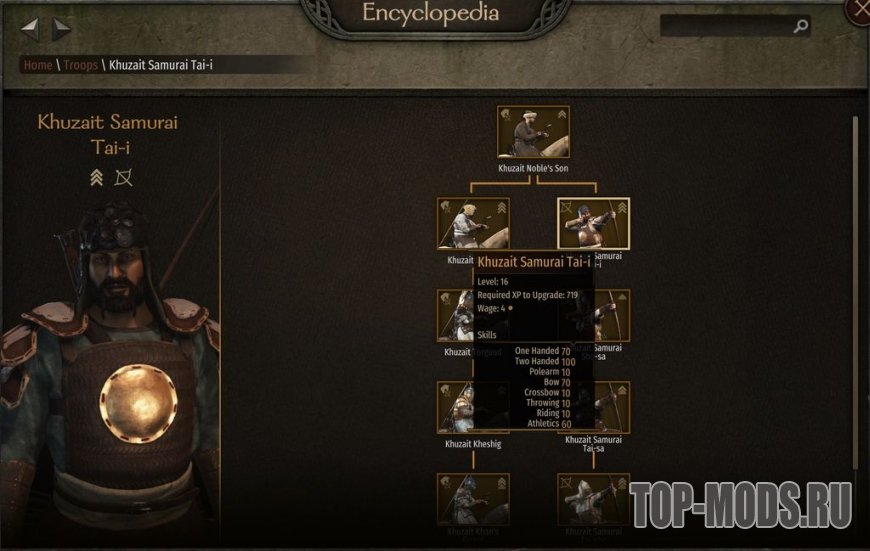Select the Khuzait Khan's Guard troop
The image size is (870, 551).
coord(473,498)
